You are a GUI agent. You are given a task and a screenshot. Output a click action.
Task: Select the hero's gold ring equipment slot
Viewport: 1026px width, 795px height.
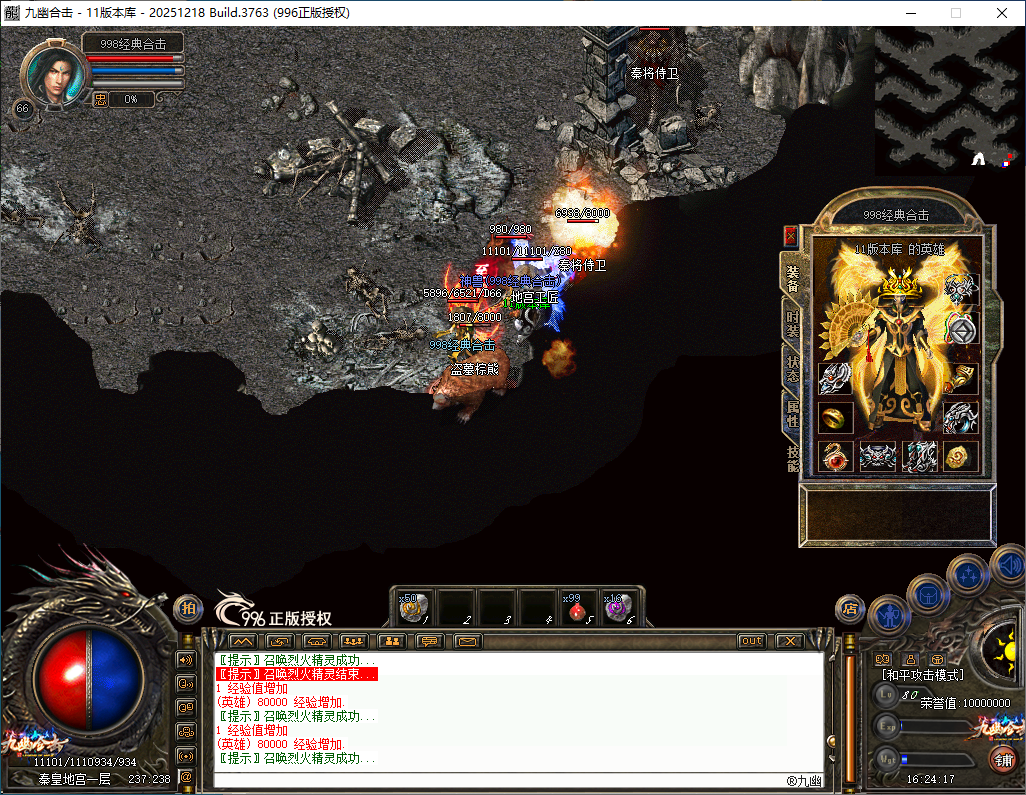(x=835, y=417)
